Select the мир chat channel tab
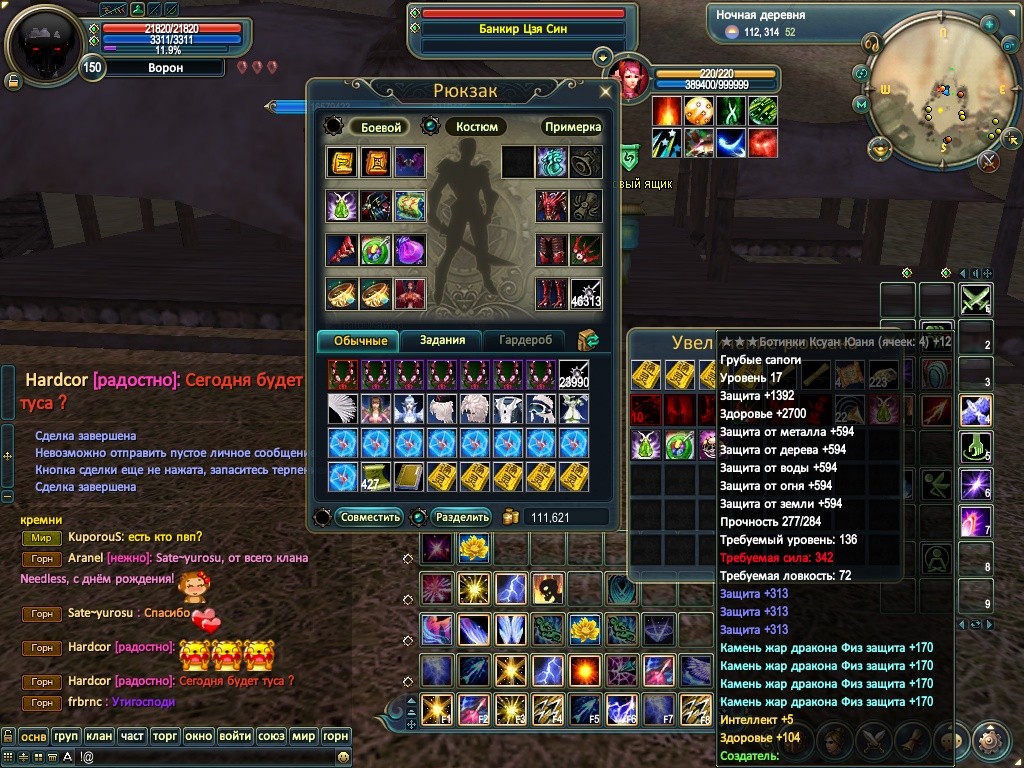The height and width of the screenshot is (768, 1024). click(302, 736)
